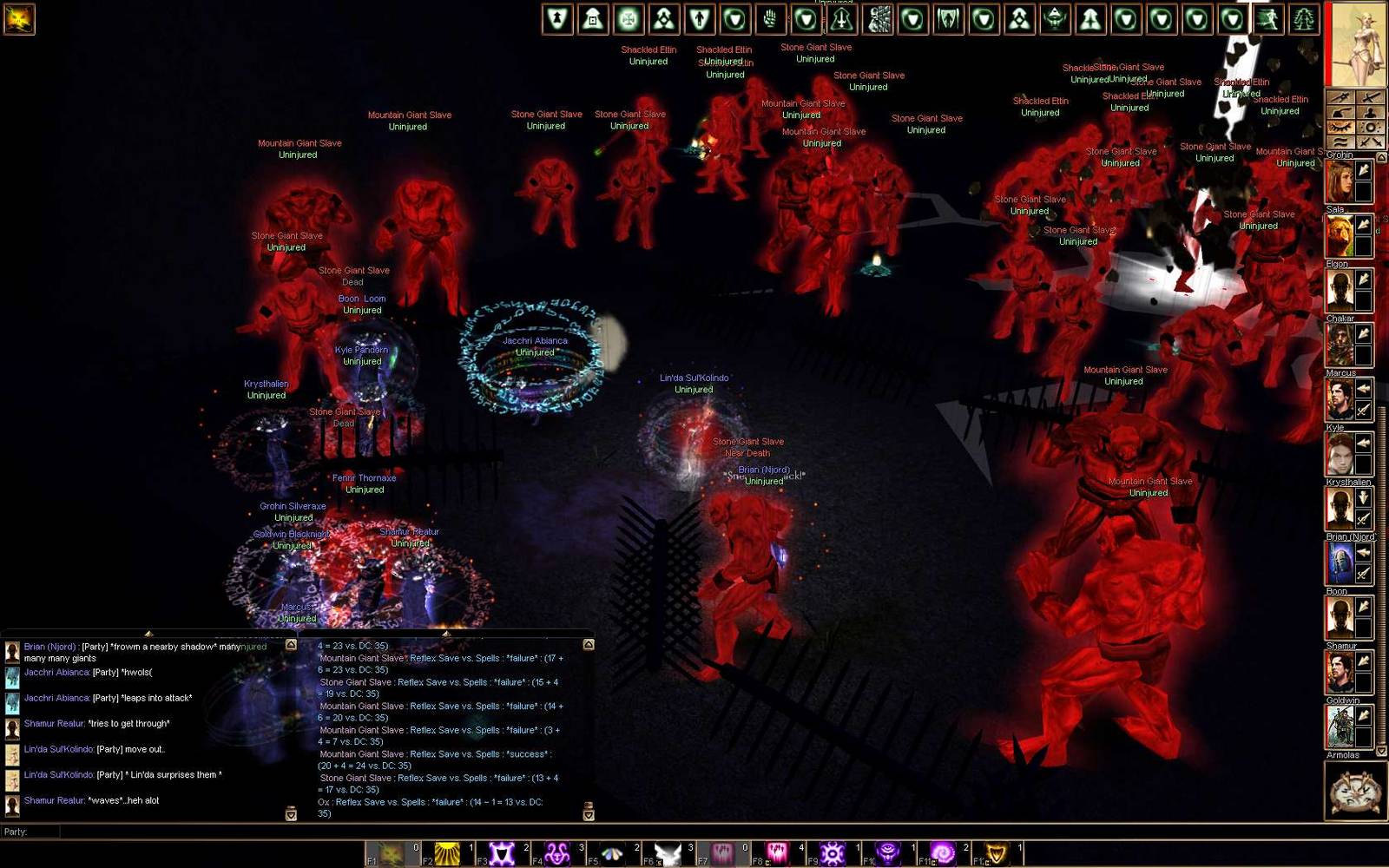Expand the chat log with its up chevron
This screenshot has width=1389, height=868.
coord(289,642)
